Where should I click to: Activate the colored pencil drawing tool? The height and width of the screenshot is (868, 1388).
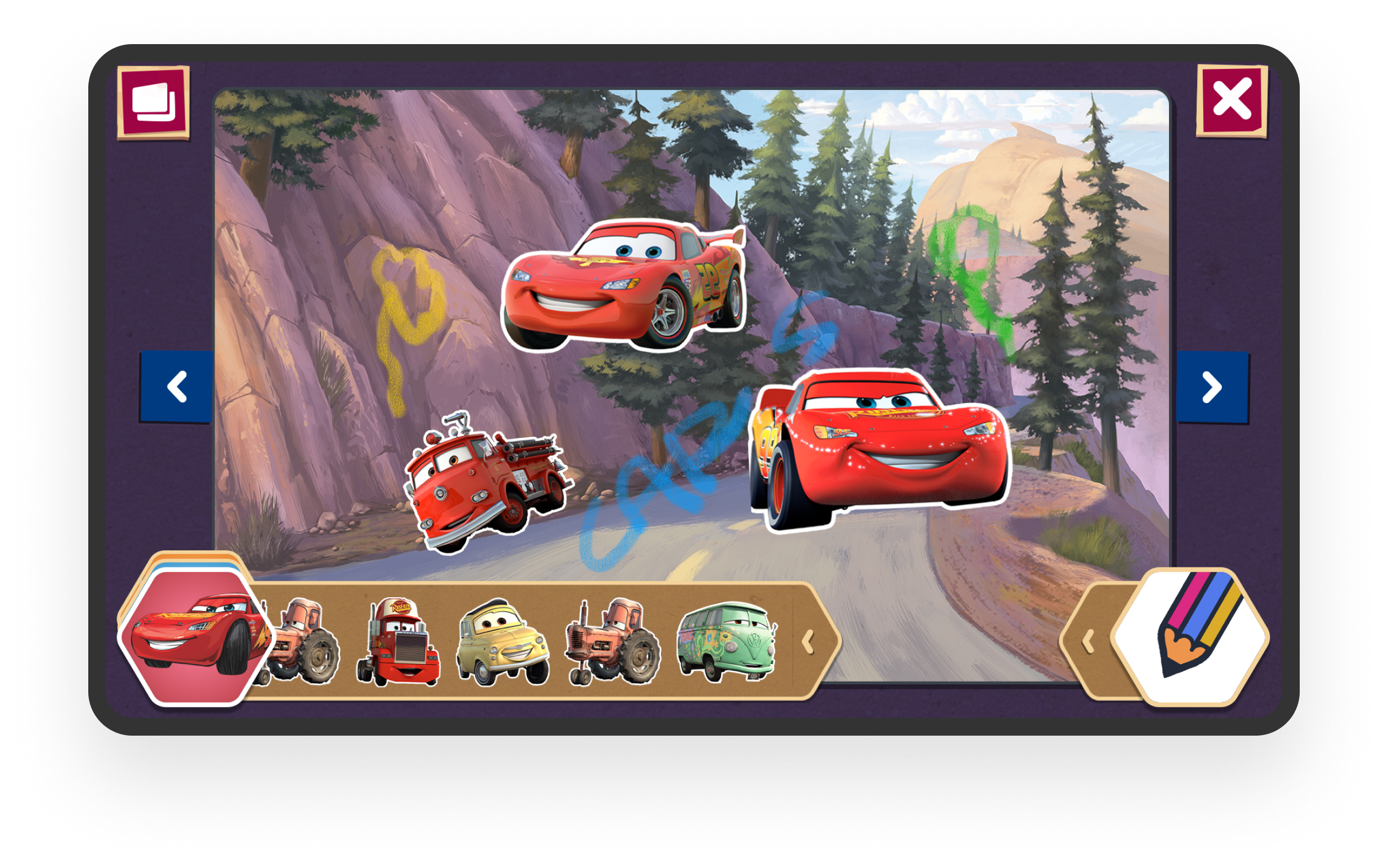click(x=1192, y=636)
